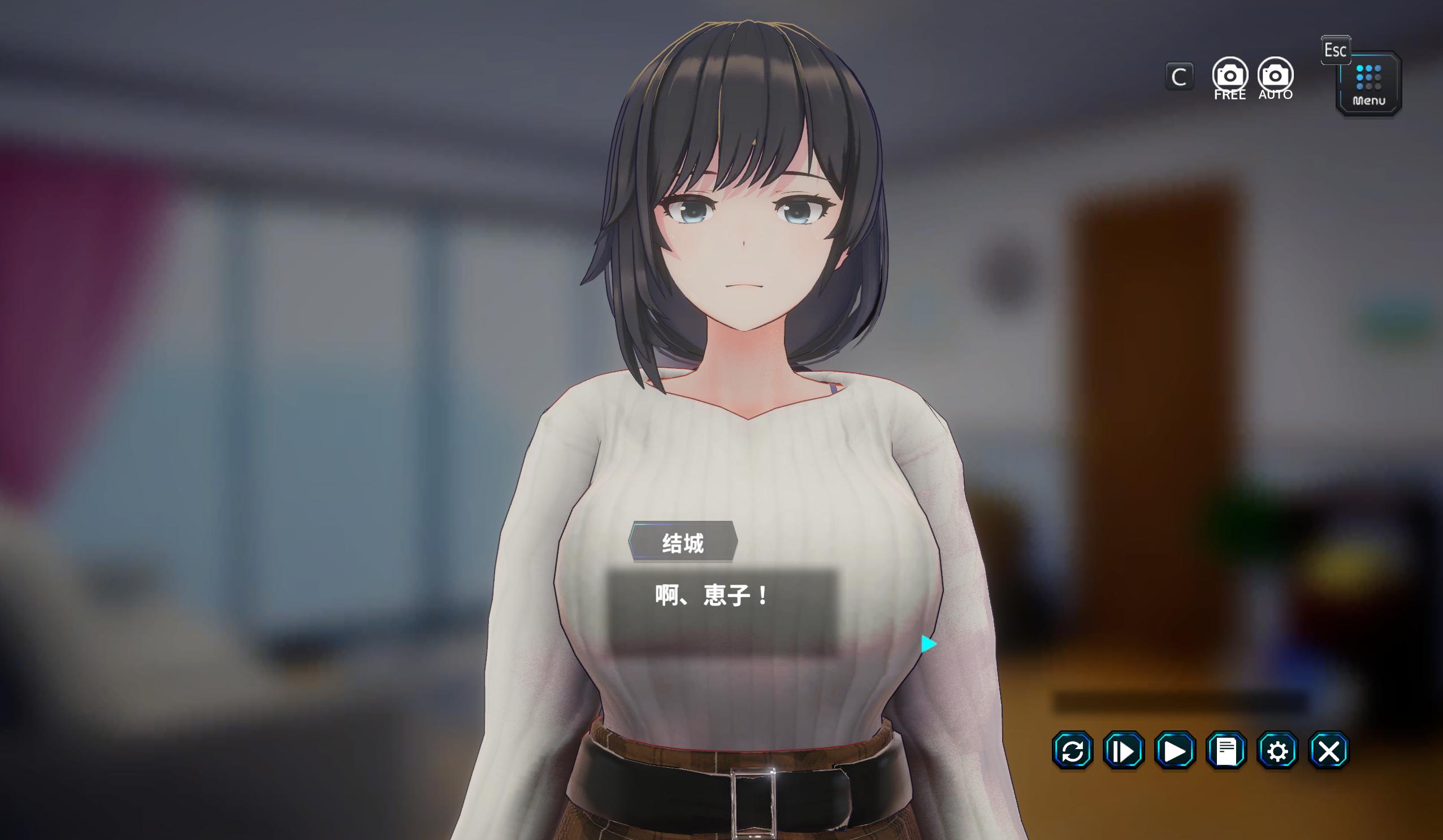Activate the skip-forward dialogue button
The width and height of the screenshot is (1443, 840).
pyautogui.click(x=1124, y=750)
